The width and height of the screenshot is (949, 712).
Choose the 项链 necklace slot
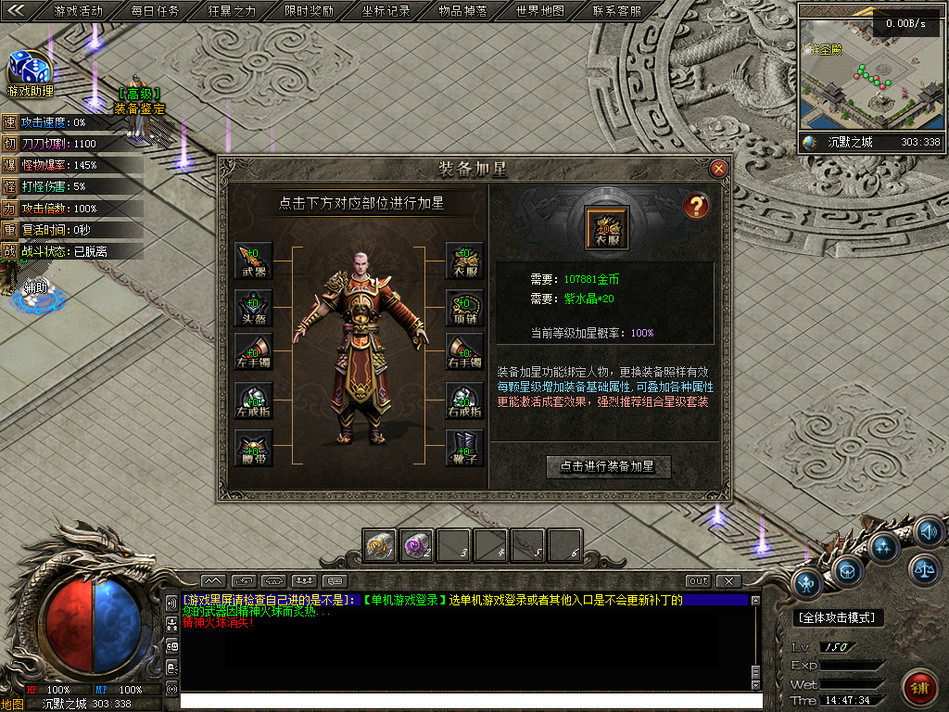(x=464, y=307)
